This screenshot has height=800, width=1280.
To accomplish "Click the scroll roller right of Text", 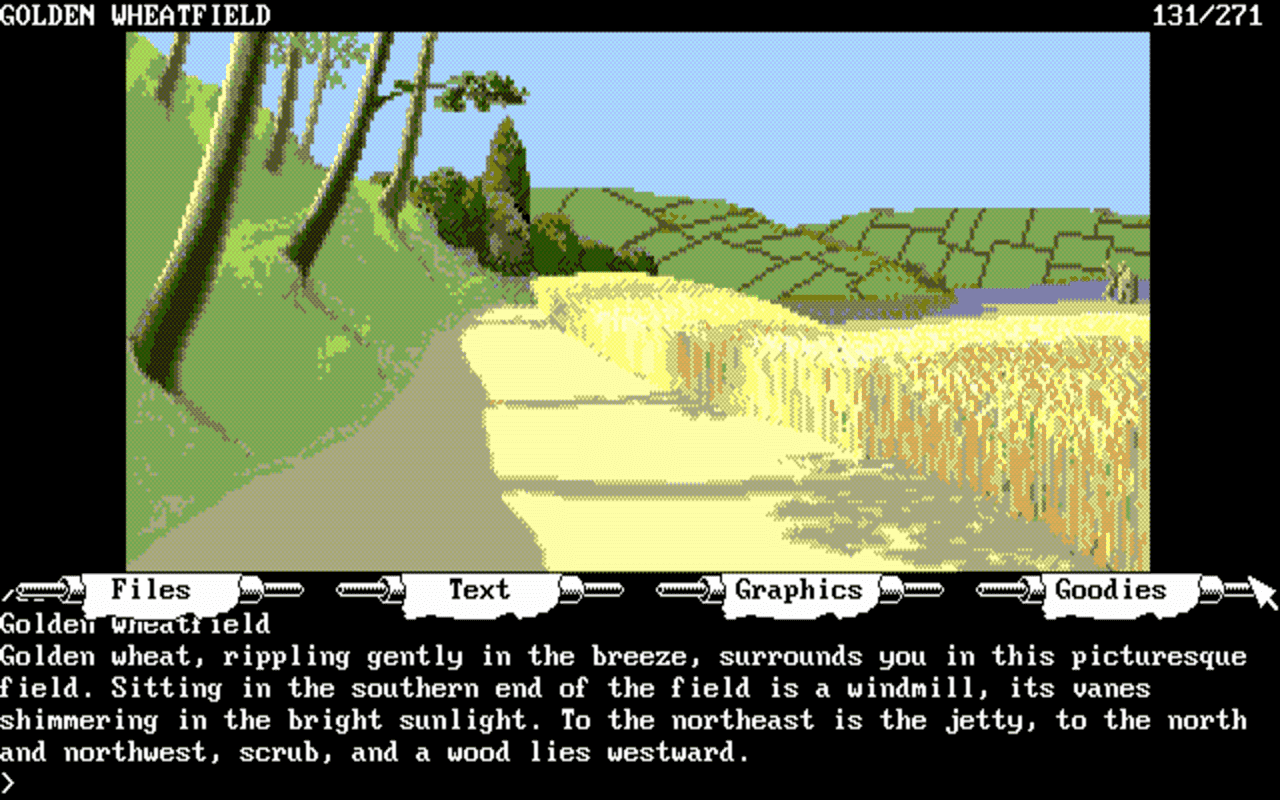I will (x=590, y=590).
